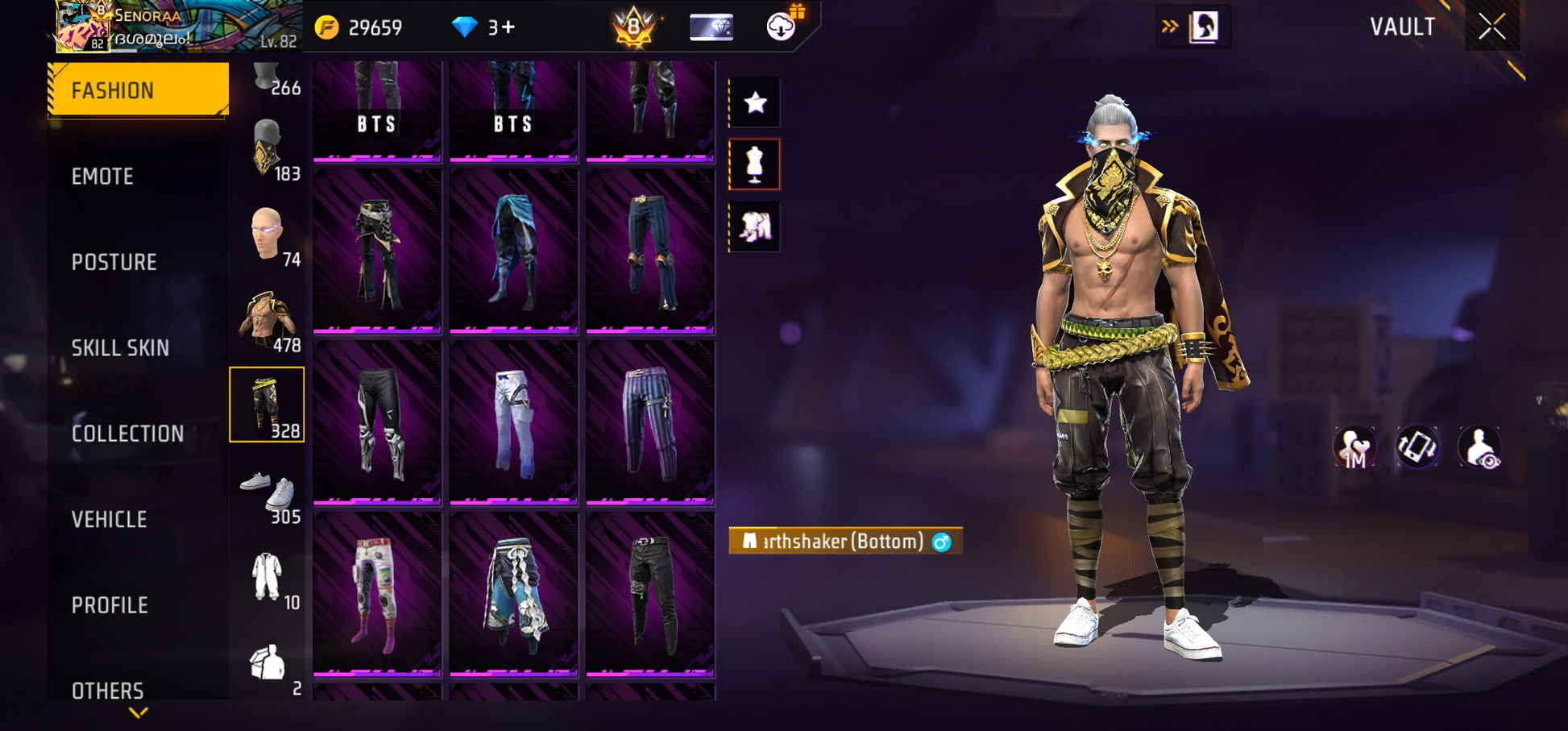Expand the character portrait panel arrow
This screenshot has height=731, width=1568.
1169,27
